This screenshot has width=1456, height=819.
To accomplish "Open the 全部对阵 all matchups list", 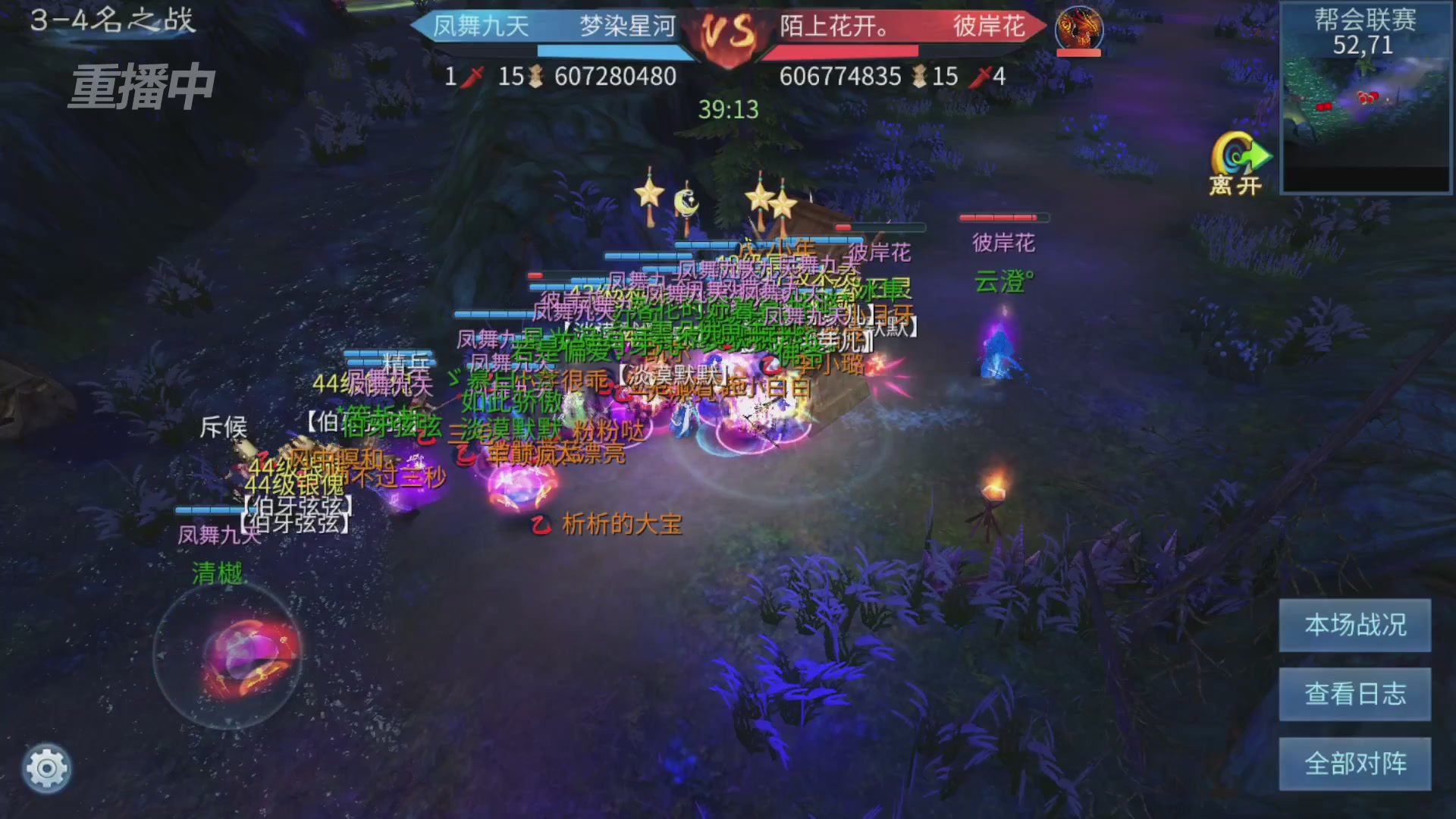I will (1354, 763).
